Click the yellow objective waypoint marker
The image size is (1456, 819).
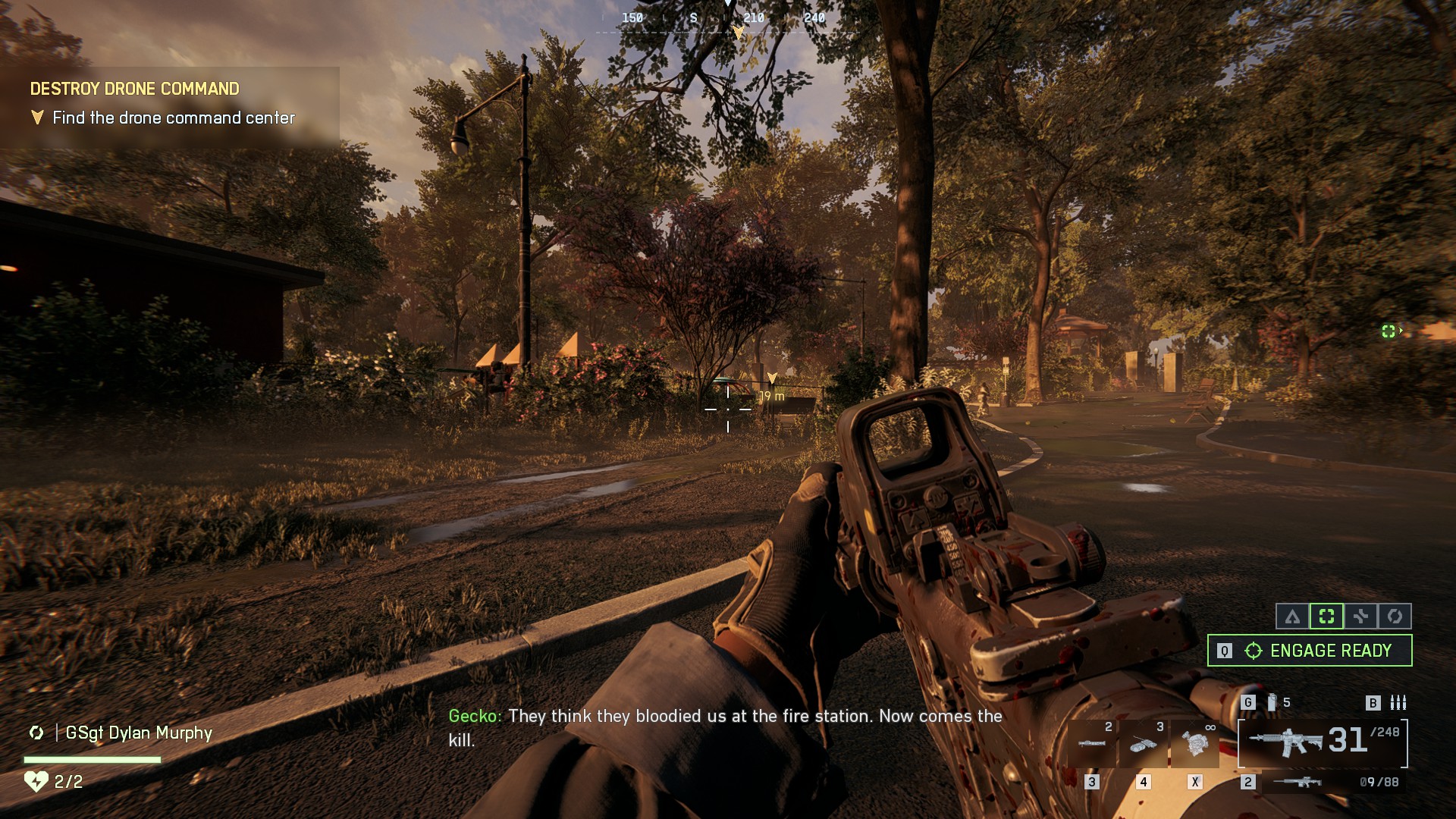tap(772, 378)
